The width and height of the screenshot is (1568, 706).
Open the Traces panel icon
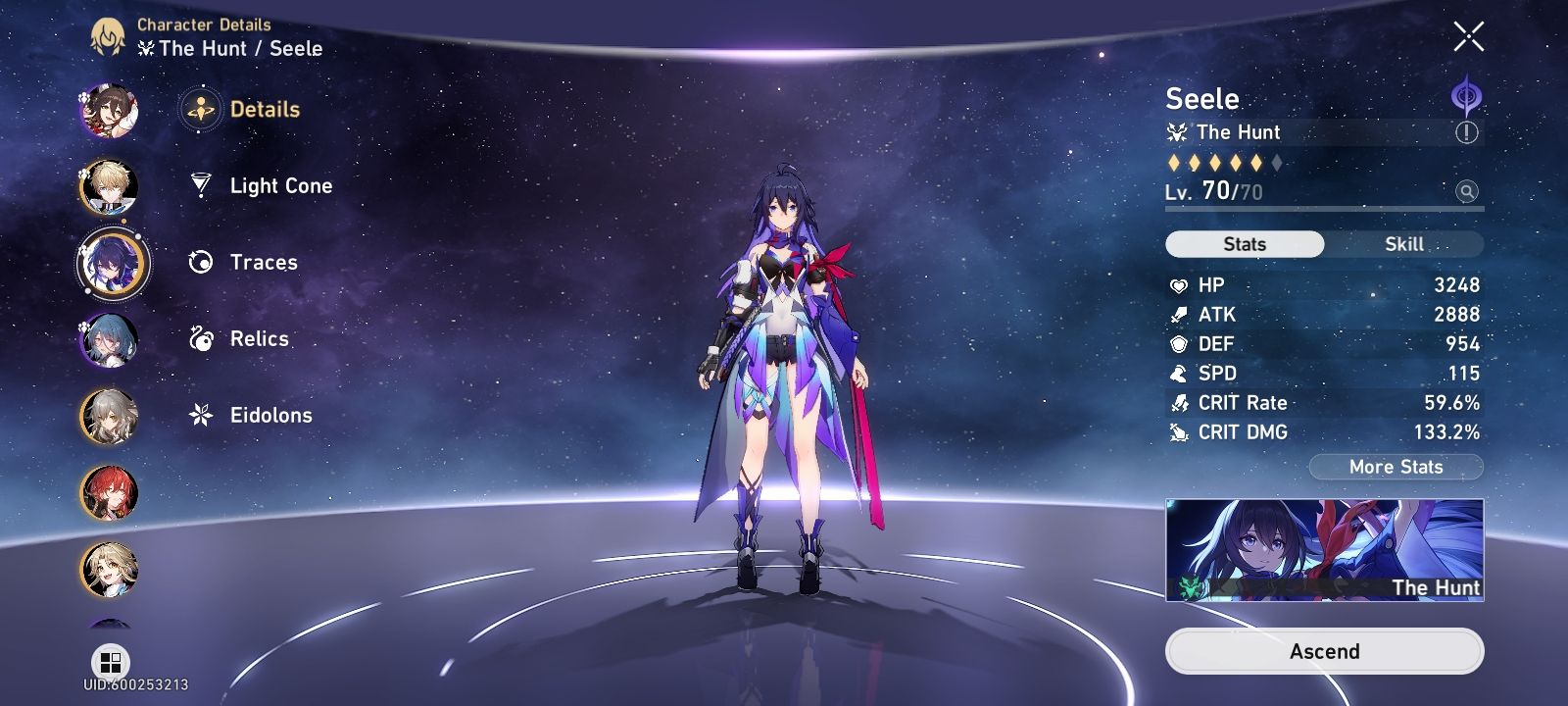[x=200, y=262]
